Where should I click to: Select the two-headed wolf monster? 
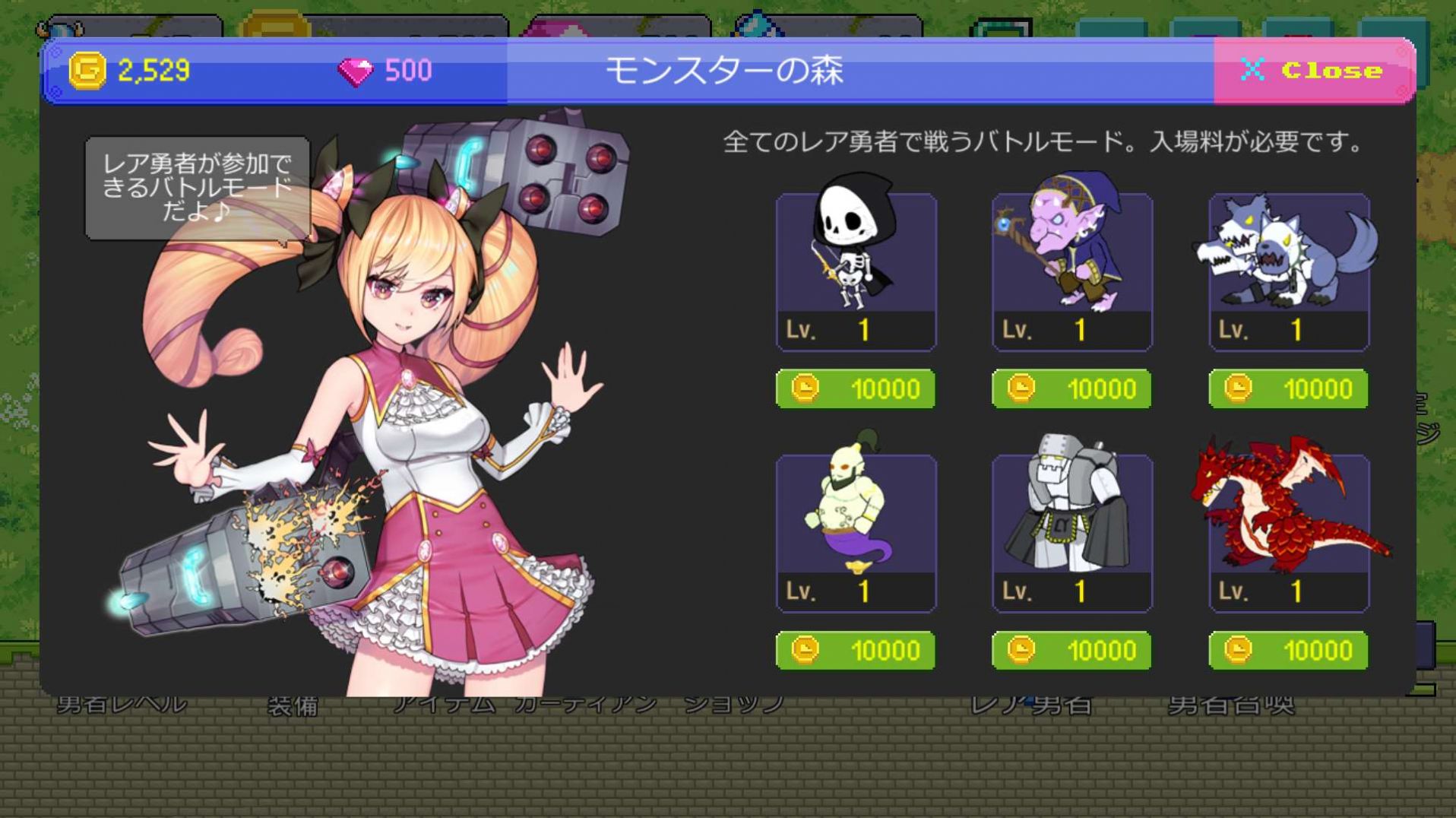1287,270
